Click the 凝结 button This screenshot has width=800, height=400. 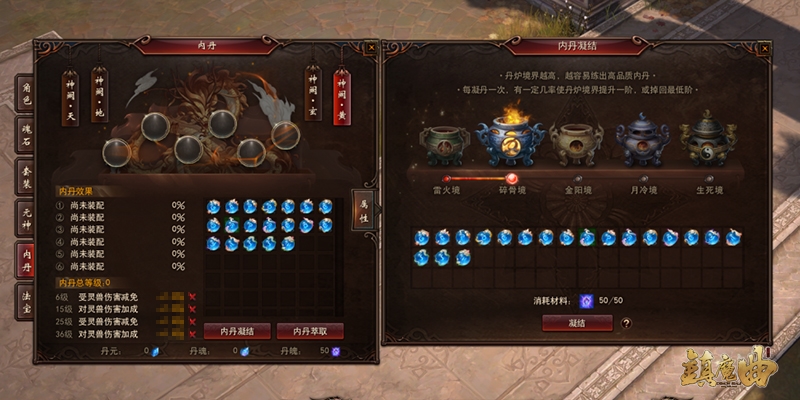tap(577, 323)
